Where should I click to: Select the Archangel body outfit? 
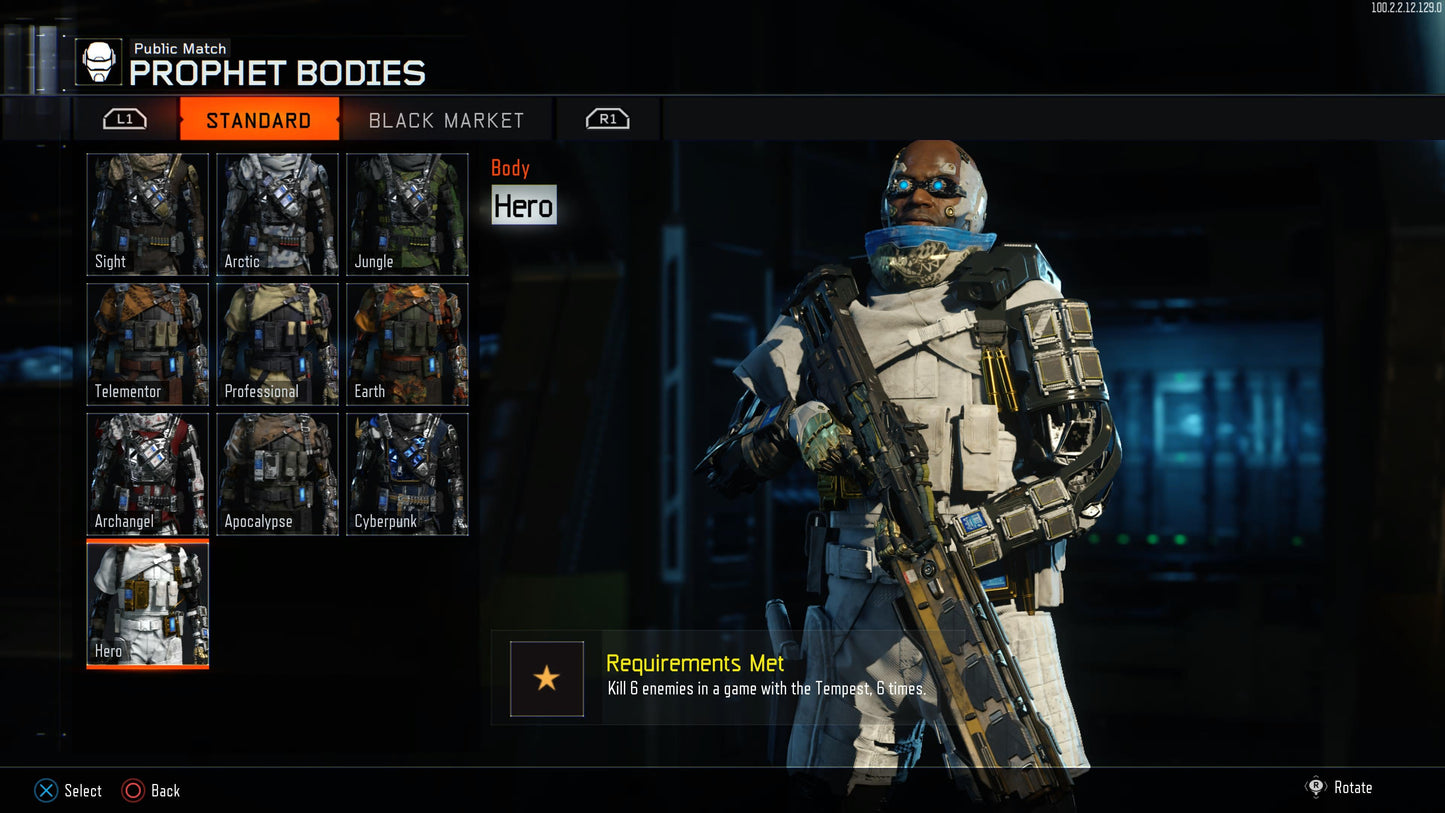pyautogui.click(x=148, y=474)
